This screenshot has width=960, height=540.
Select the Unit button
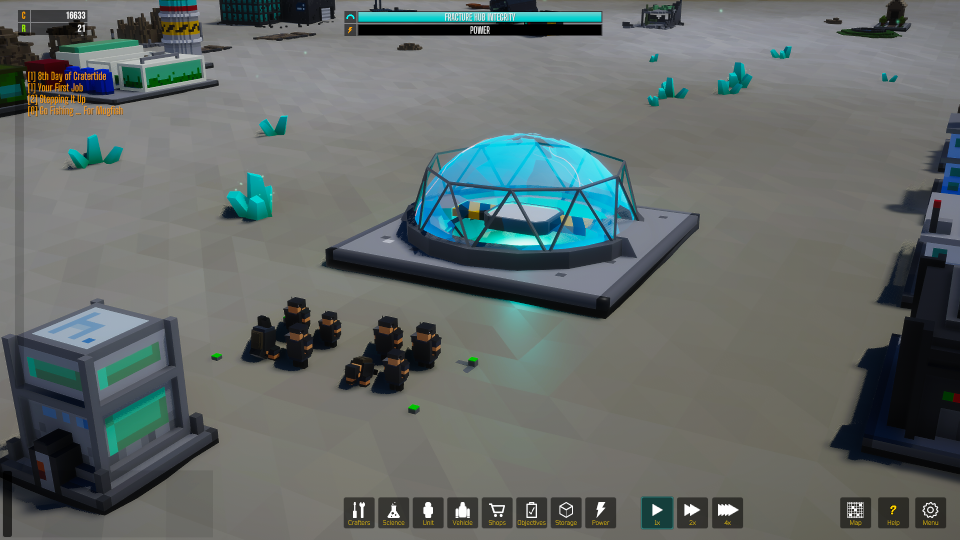[428, 513]
